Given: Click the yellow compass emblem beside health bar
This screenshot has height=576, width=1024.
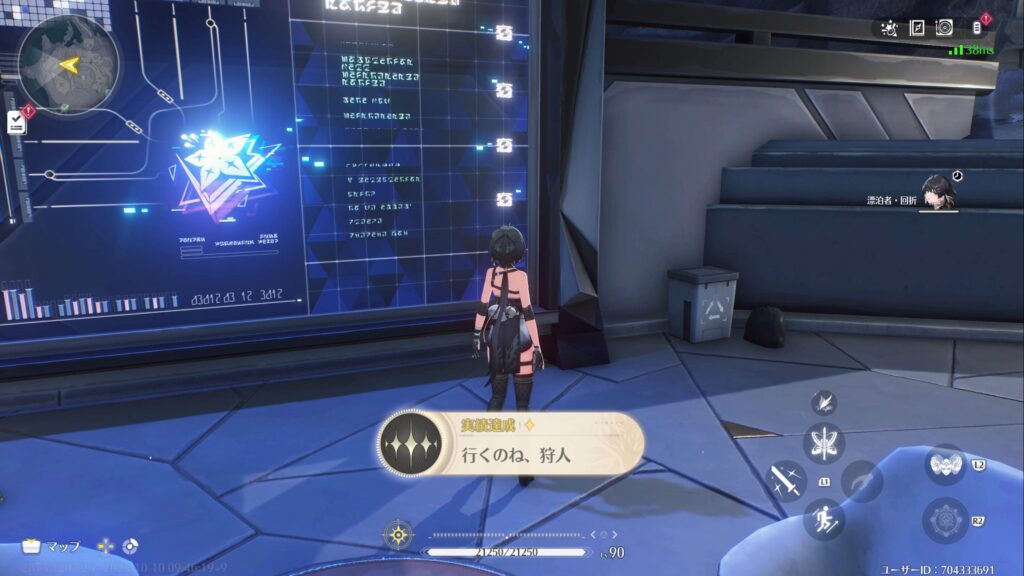Looking at the screenshot, I should 399,535.
